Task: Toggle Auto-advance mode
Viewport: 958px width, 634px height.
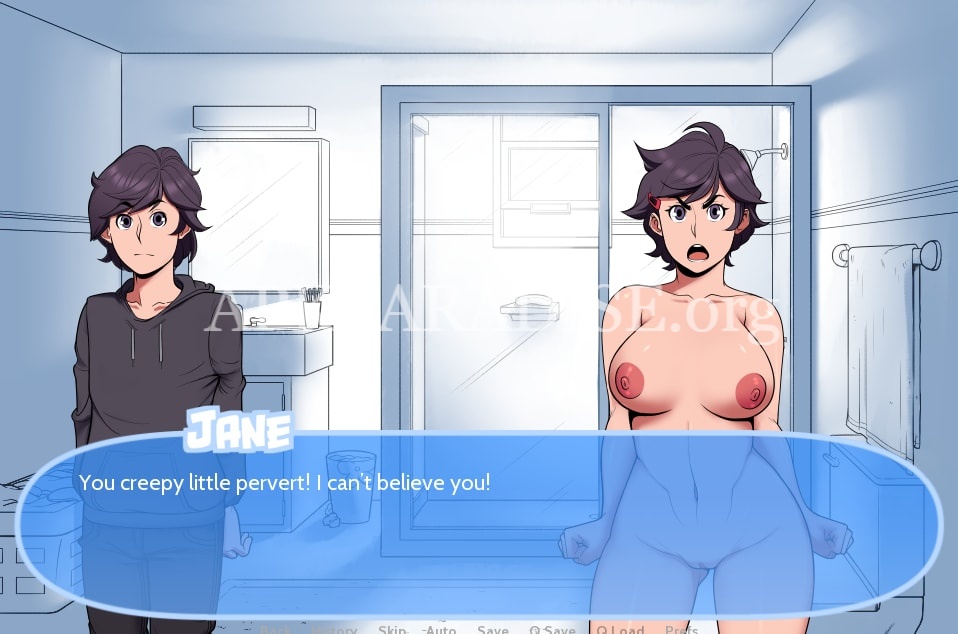Action: (439, 629)
